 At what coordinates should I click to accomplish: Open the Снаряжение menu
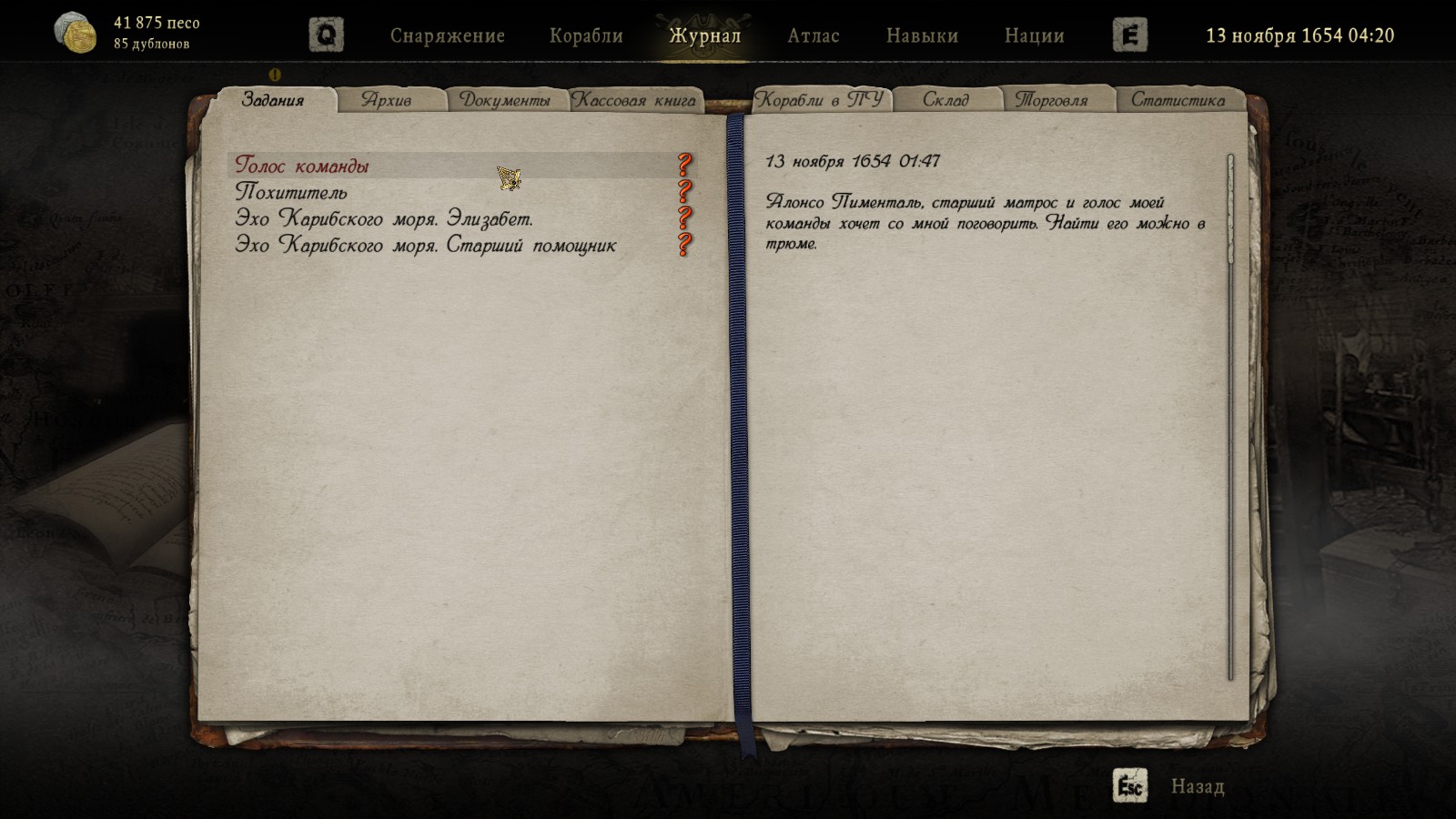[447, 35]
